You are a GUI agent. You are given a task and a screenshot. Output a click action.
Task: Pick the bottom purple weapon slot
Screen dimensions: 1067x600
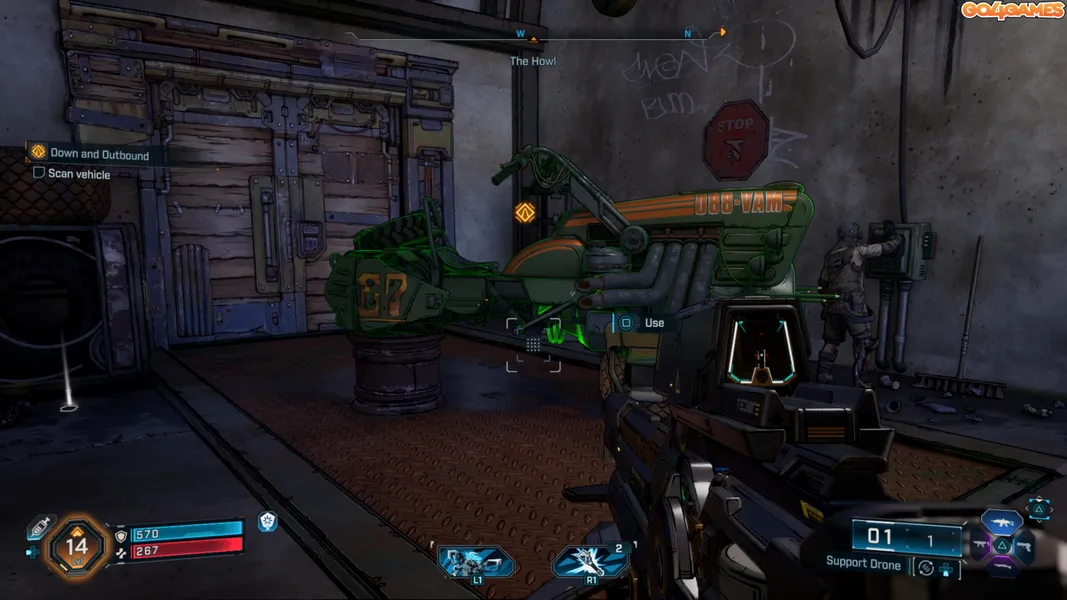1001,568
